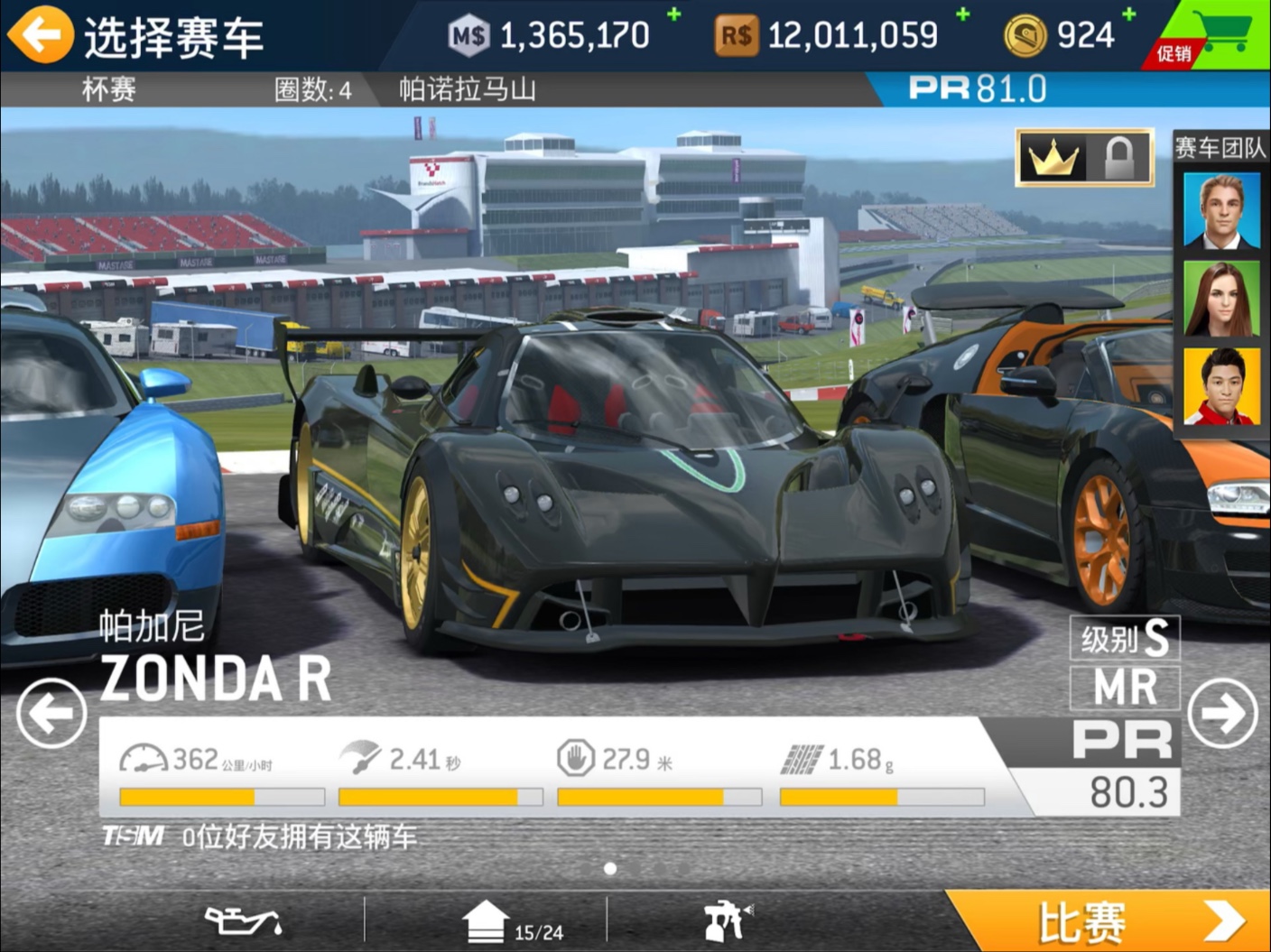1271x952 pixels.
Task: Show the previous car with left arrow
Action: [51, 713]
